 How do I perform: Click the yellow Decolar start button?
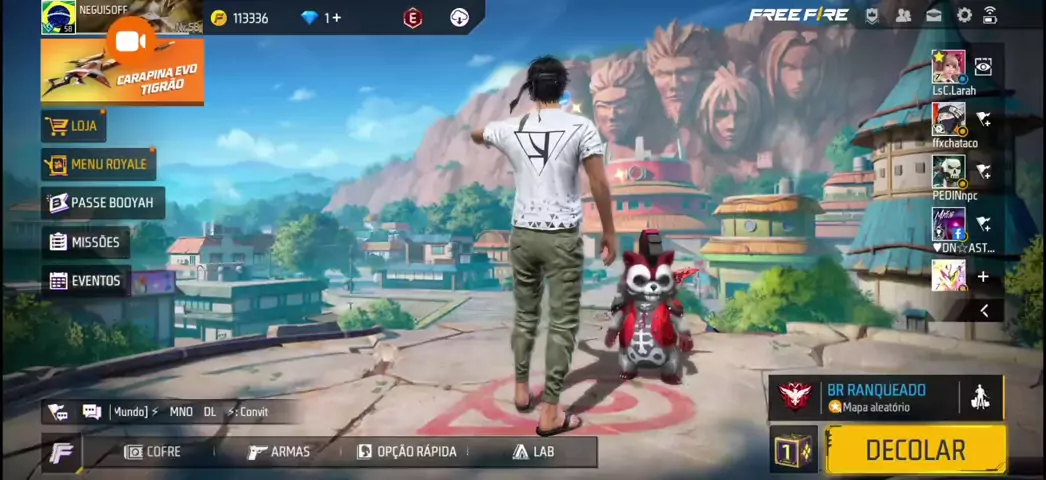[914, 450]
